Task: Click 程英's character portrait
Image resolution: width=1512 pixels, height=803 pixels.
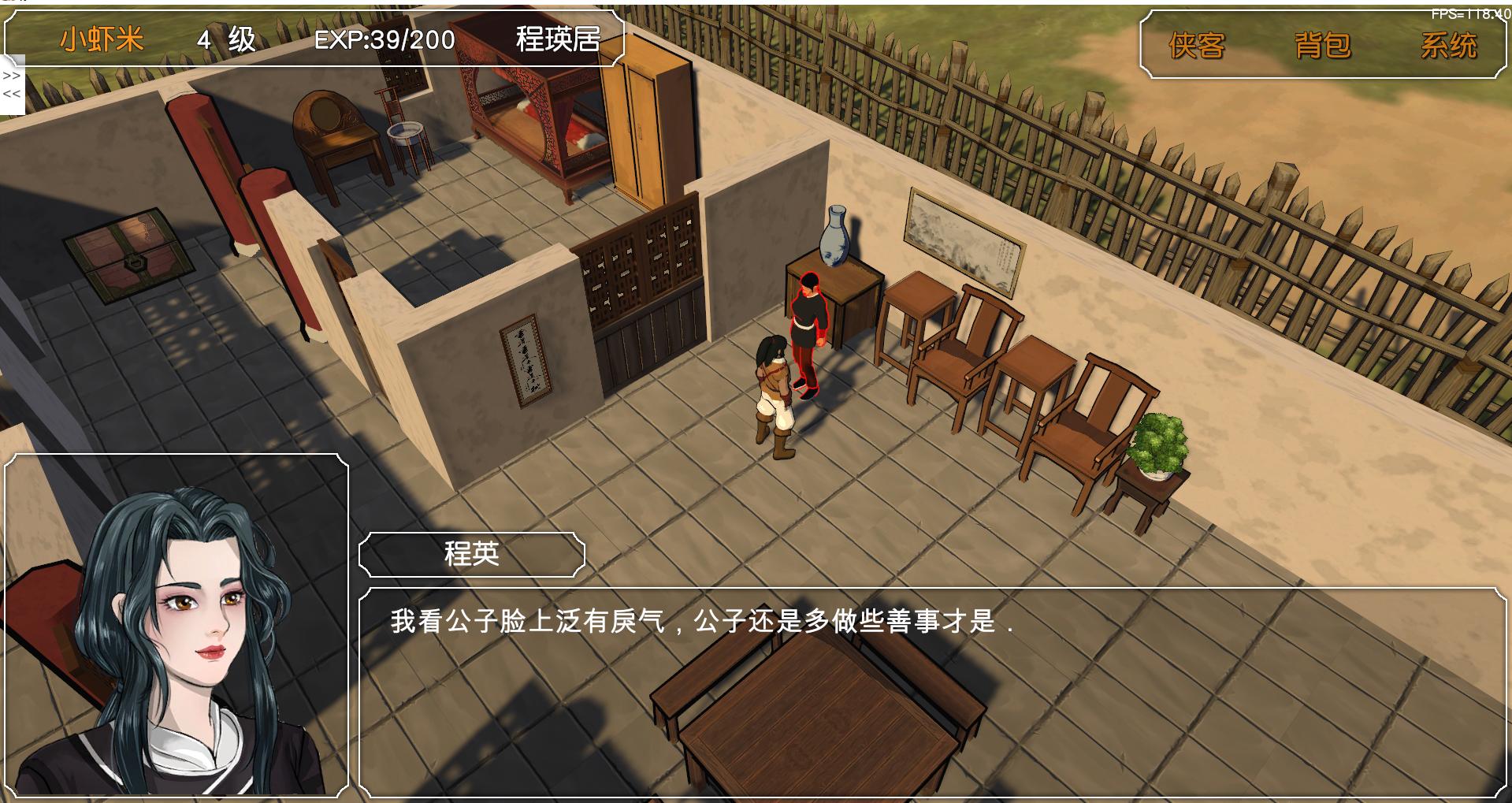Action: tap(173, 630)
